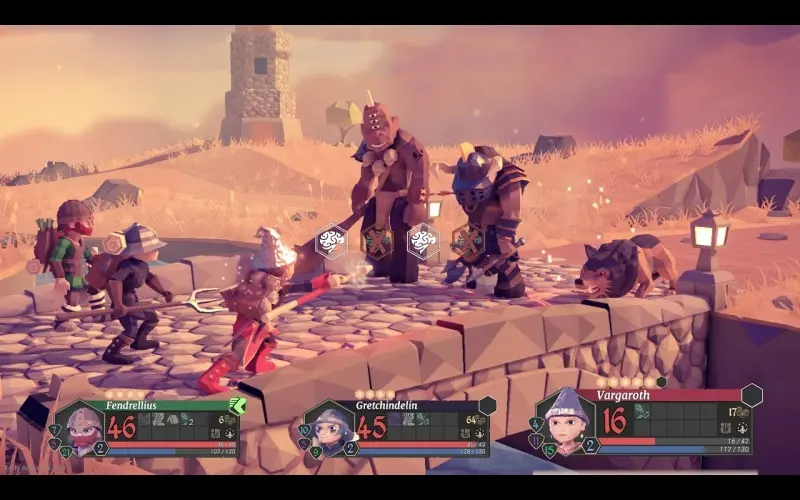Click the green hexagon badge on Fendrellius's panel
This screenshot has height=500, width=800.
pos(238,405)
